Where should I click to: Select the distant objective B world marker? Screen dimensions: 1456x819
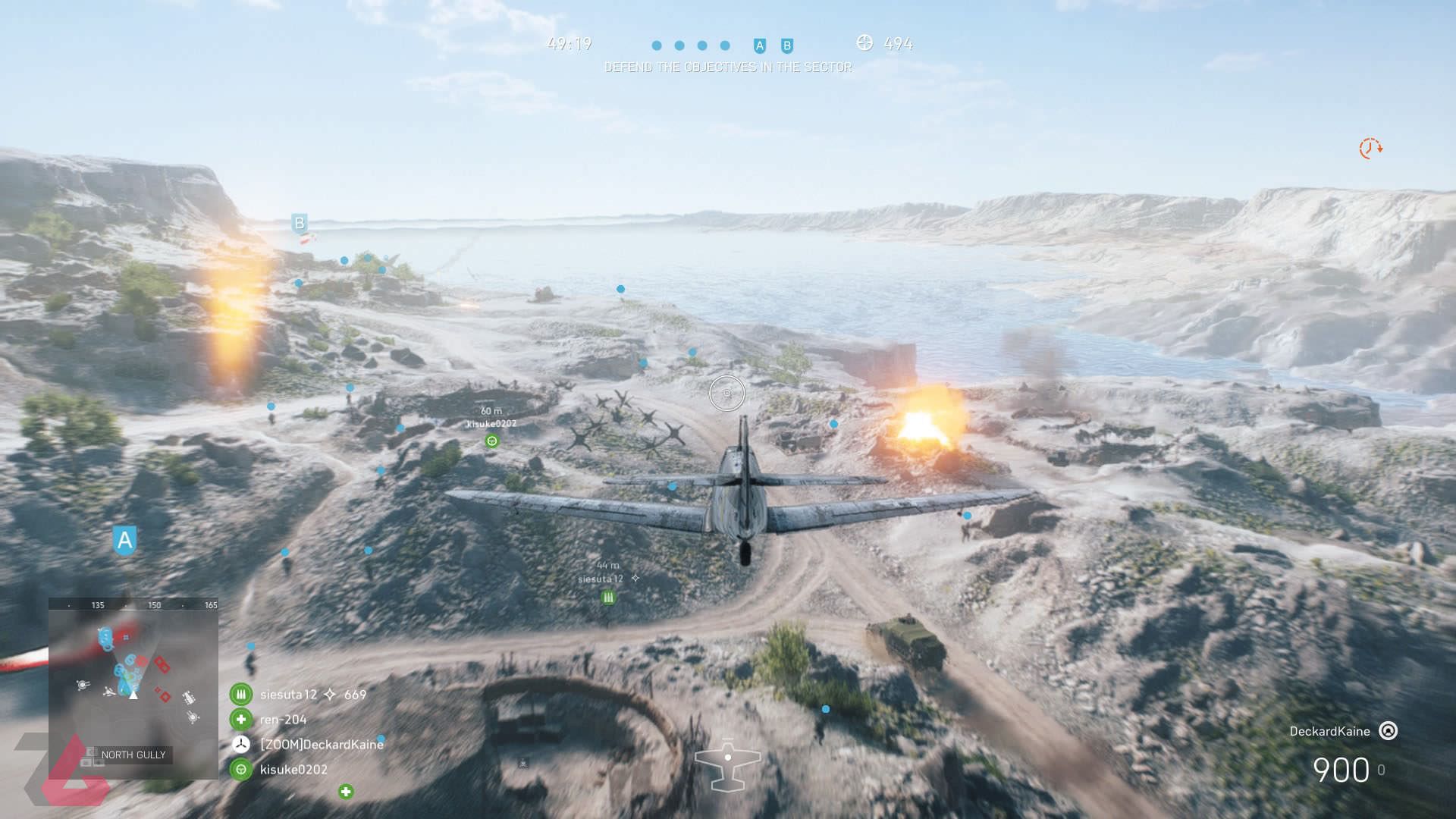coord(300,223)
